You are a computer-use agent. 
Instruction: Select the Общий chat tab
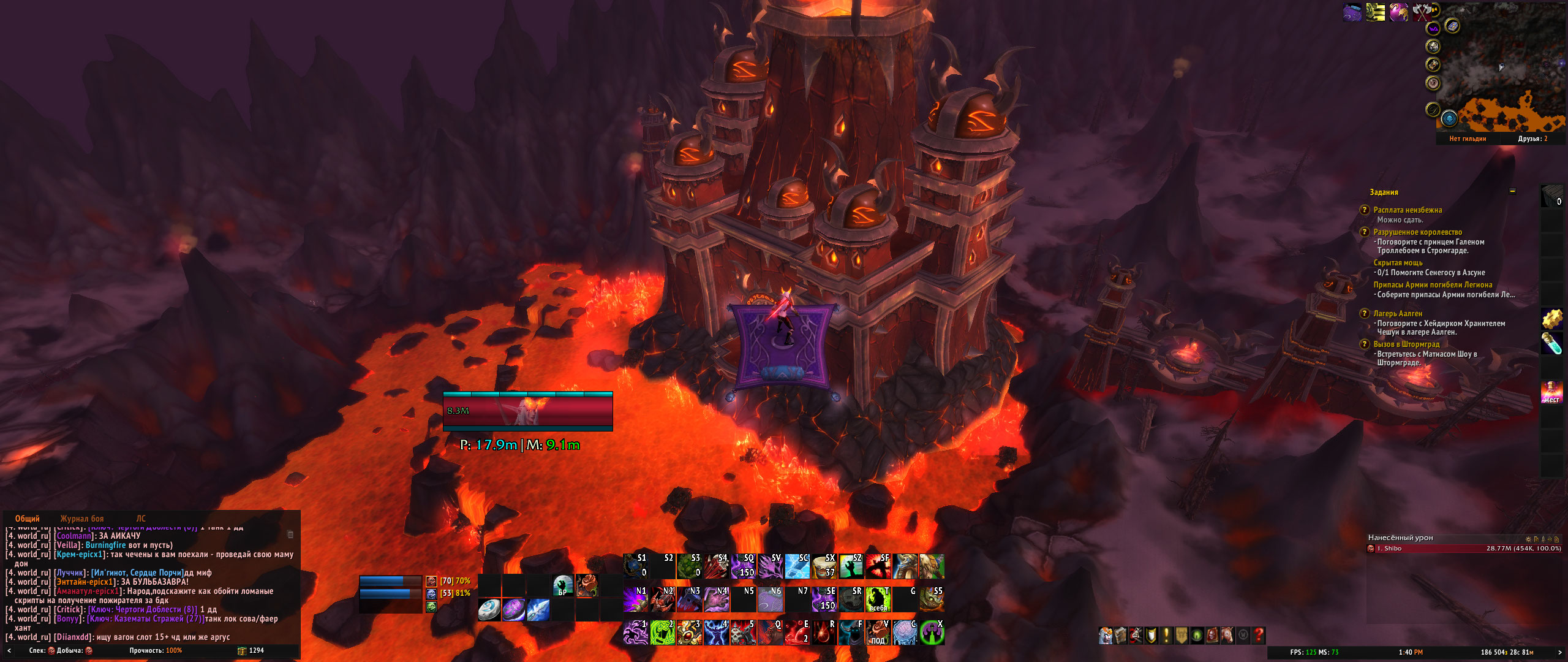coord(28,519)
